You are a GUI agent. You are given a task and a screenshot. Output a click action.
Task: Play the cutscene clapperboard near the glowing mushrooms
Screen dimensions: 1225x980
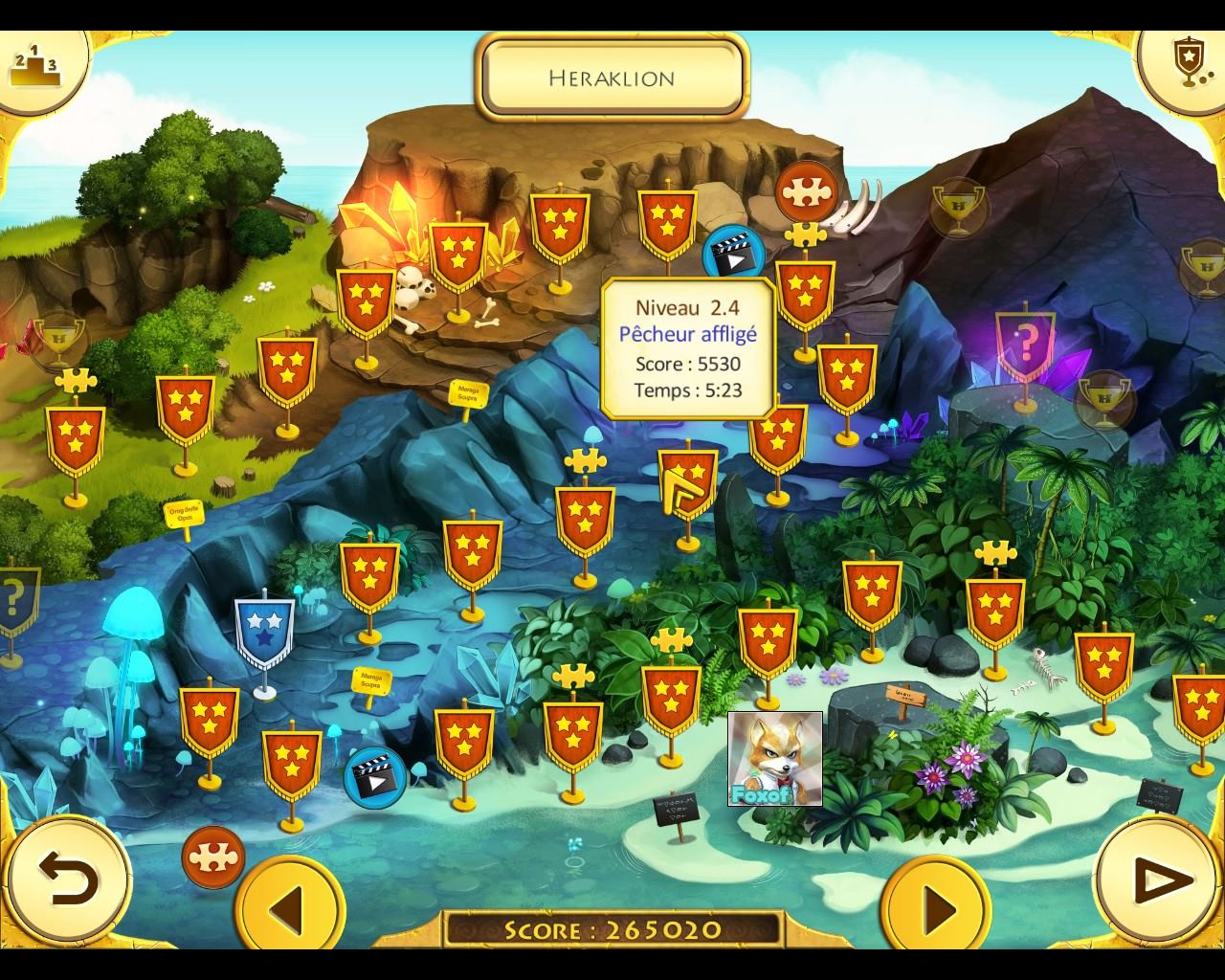374,776
